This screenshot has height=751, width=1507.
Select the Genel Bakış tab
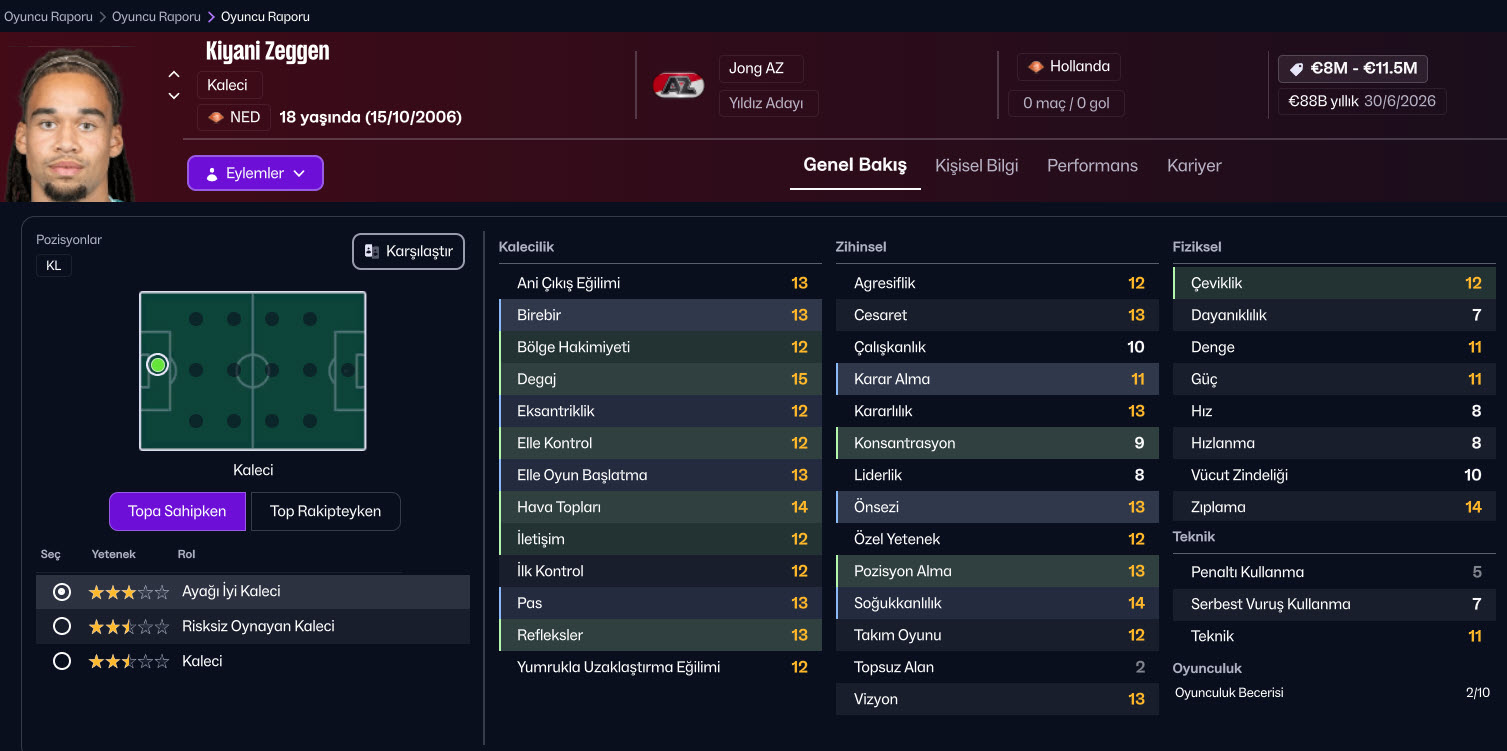(855, 166)
